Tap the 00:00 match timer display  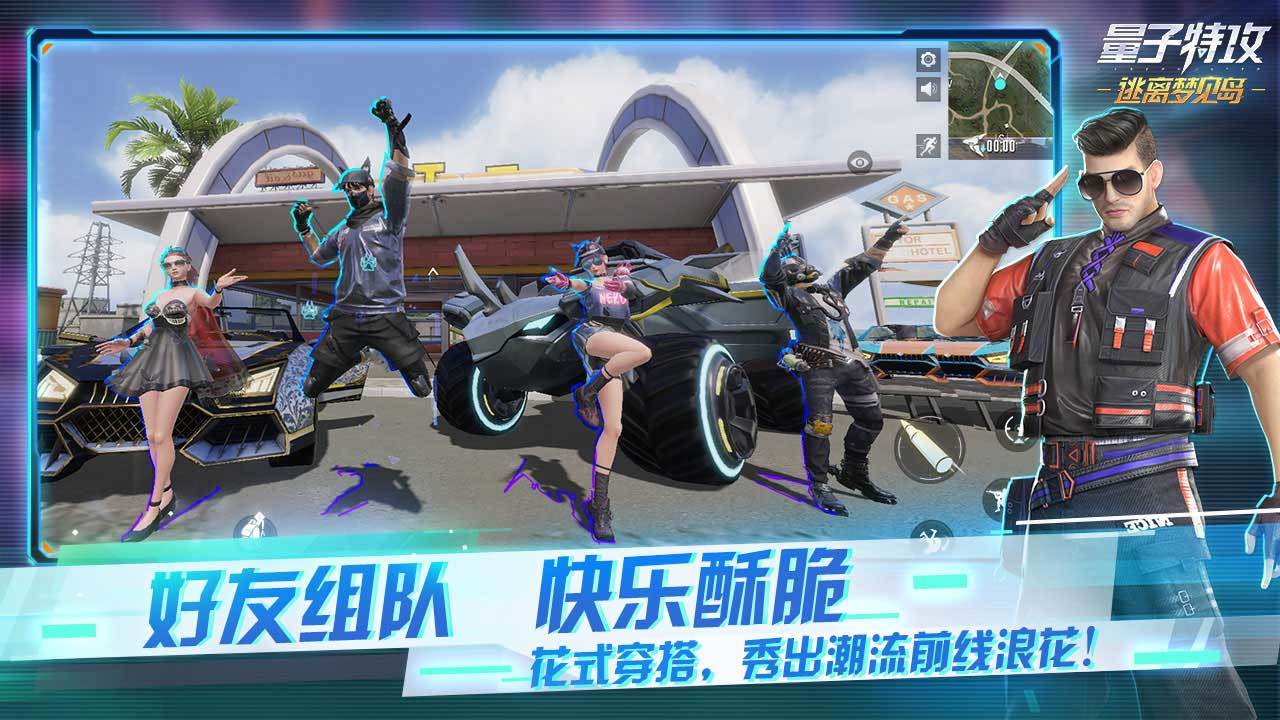(x=1002, y=145)
